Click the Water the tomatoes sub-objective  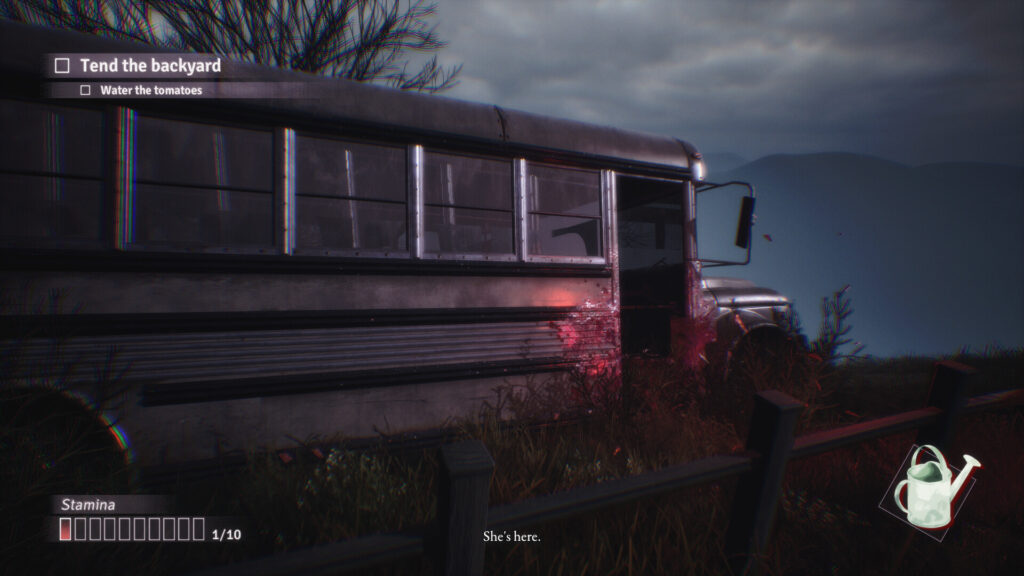pos(150,90)
